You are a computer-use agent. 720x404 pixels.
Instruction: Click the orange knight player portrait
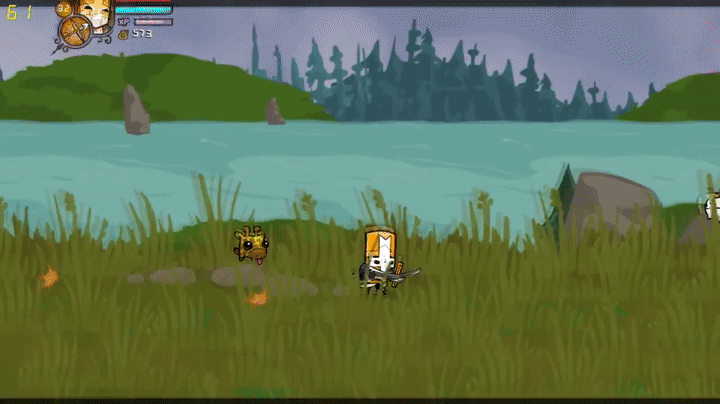[x=96, y=13]
